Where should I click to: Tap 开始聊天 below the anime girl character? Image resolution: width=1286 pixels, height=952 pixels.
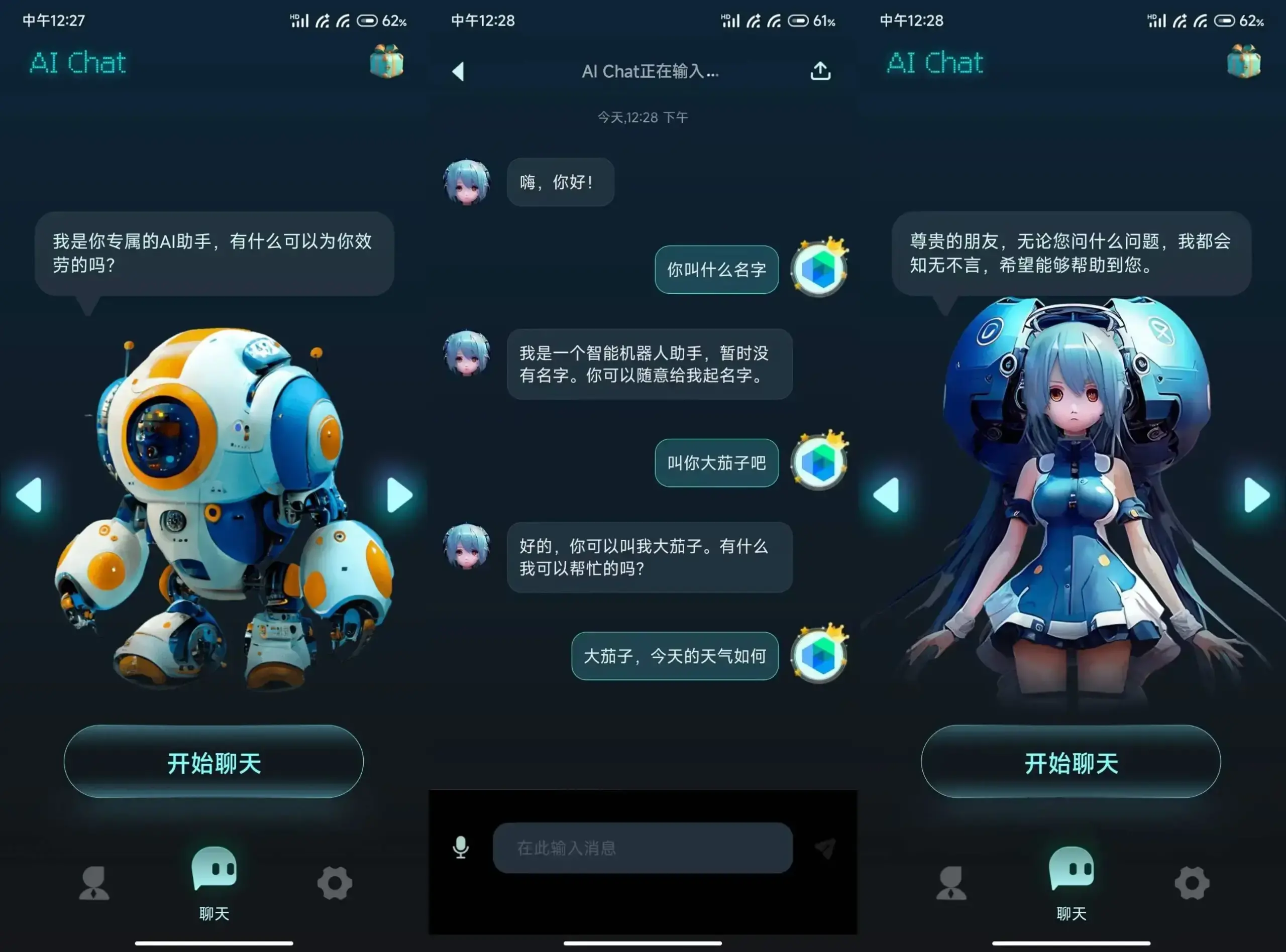pyautogui.click(x=1071, y=762)
